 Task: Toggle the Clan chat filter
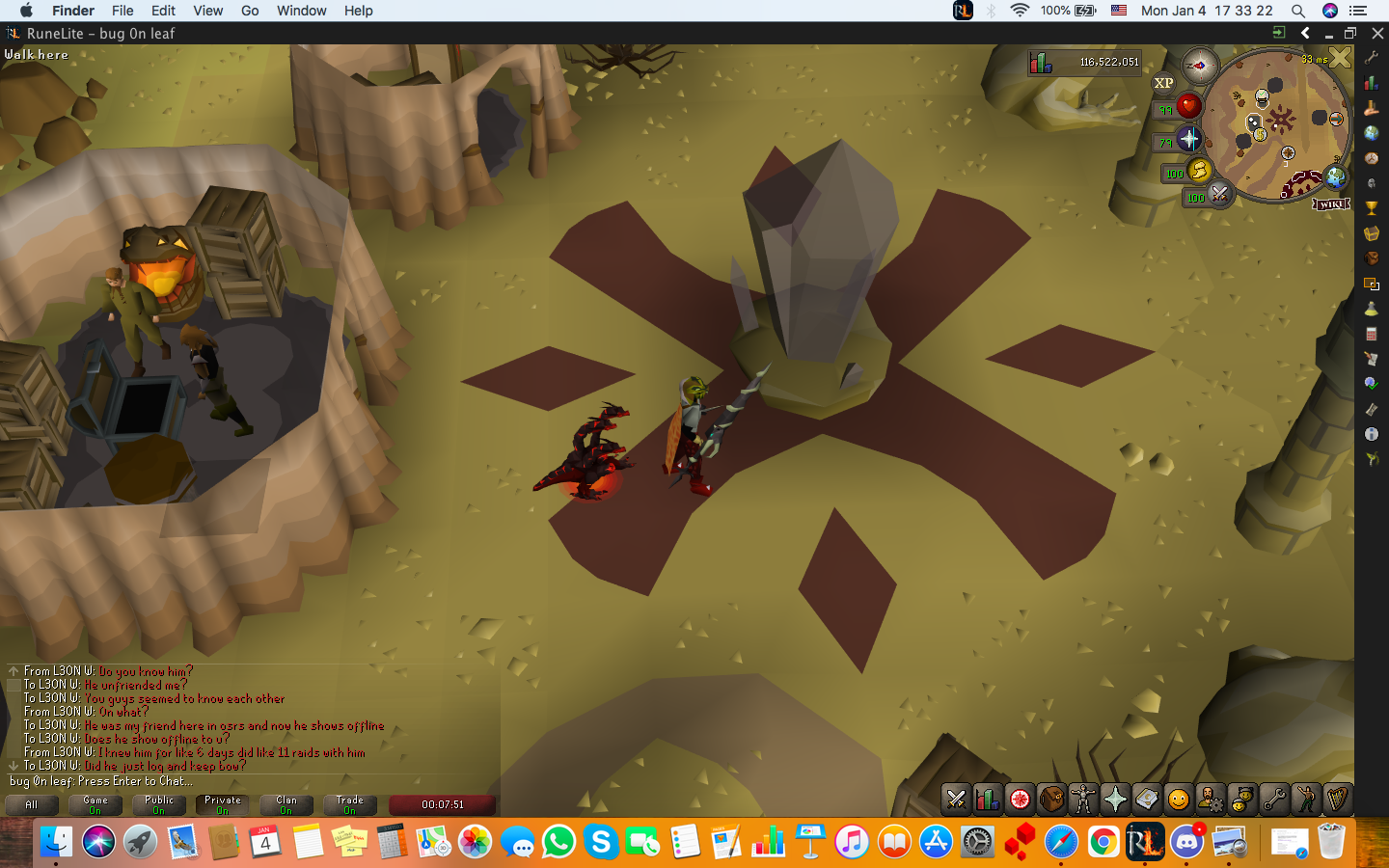click(286, 804)
